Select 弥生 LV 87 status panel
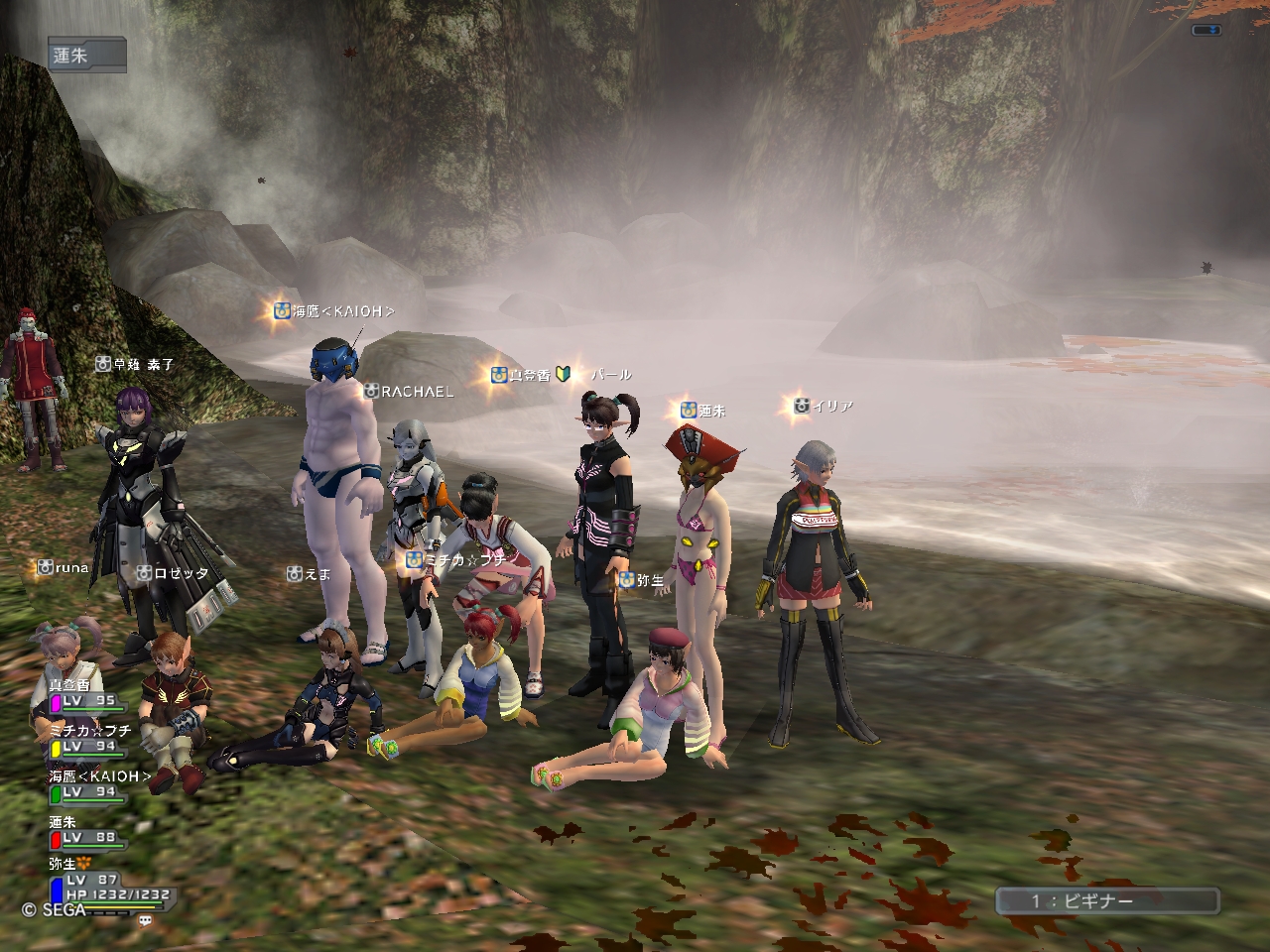1270x952 pixels. (107, 881)
